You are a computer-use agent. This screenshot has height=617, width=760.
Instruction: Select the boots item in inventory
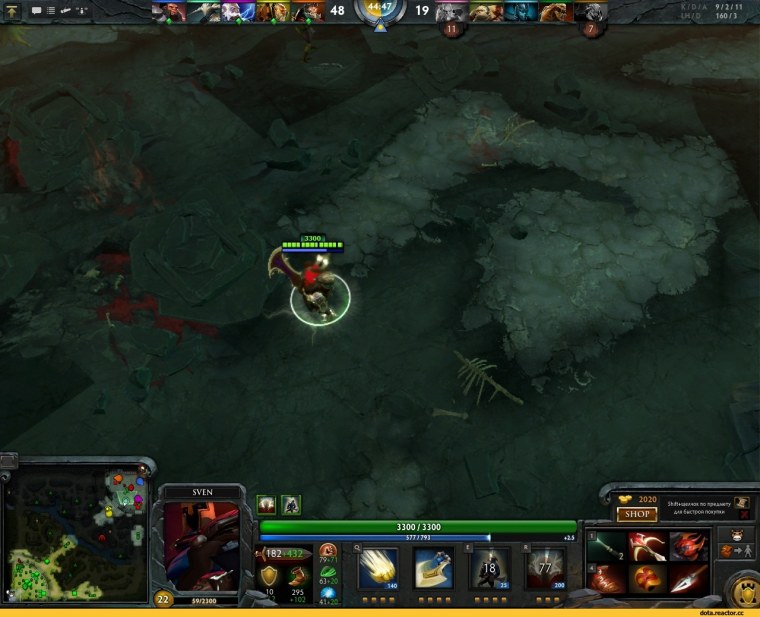pos(605,578)
